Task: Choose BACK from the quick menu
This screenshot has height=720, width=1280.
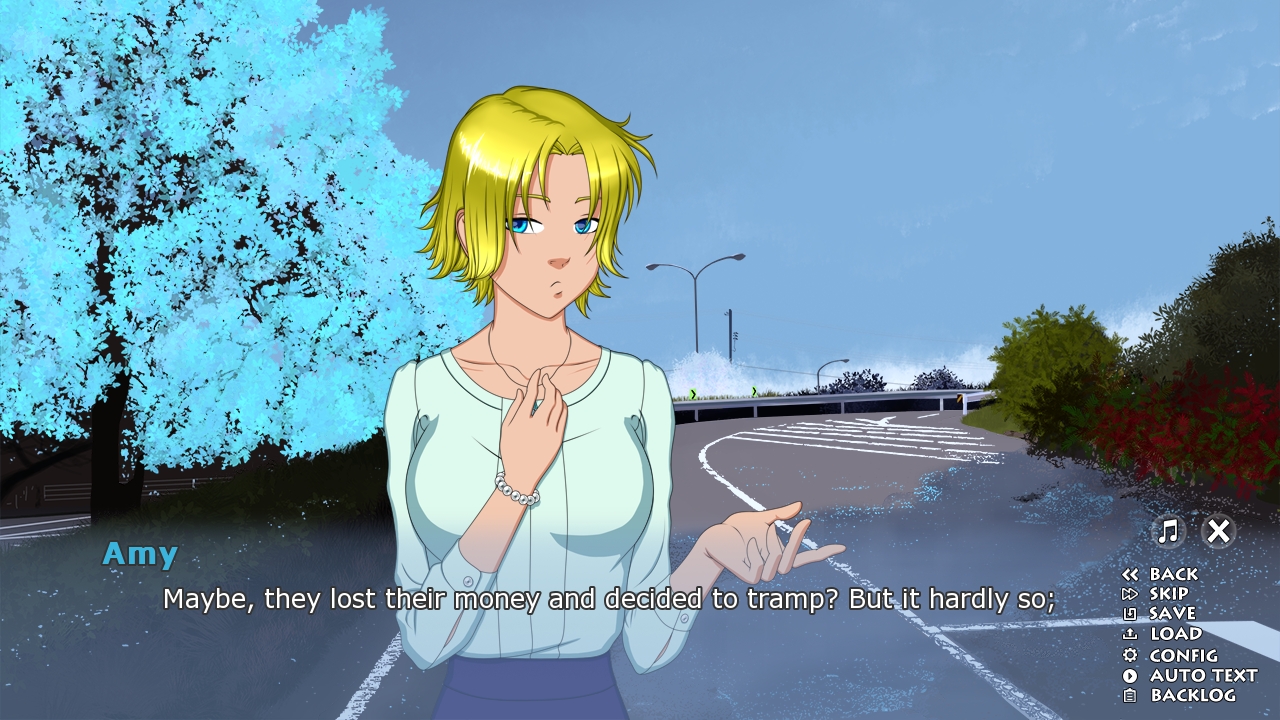Action: point(1172,572)
